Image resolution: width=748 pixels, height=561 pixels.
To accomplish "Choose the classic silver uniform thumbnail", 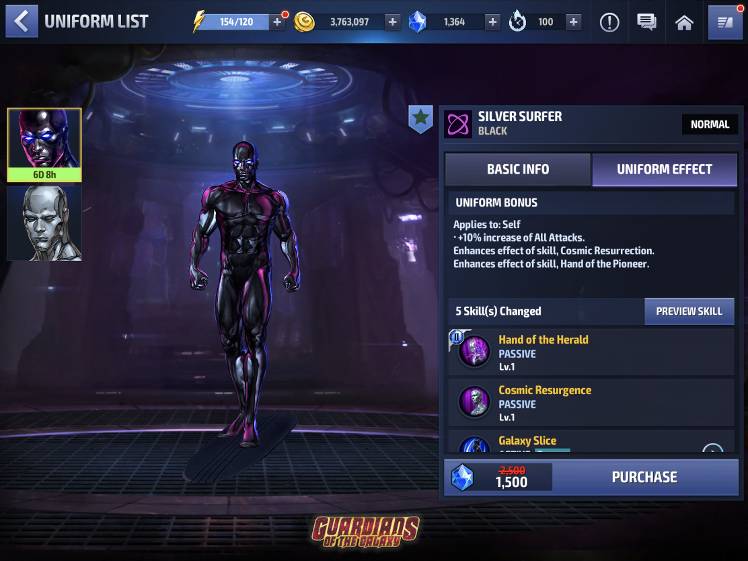I will (44, 223).
